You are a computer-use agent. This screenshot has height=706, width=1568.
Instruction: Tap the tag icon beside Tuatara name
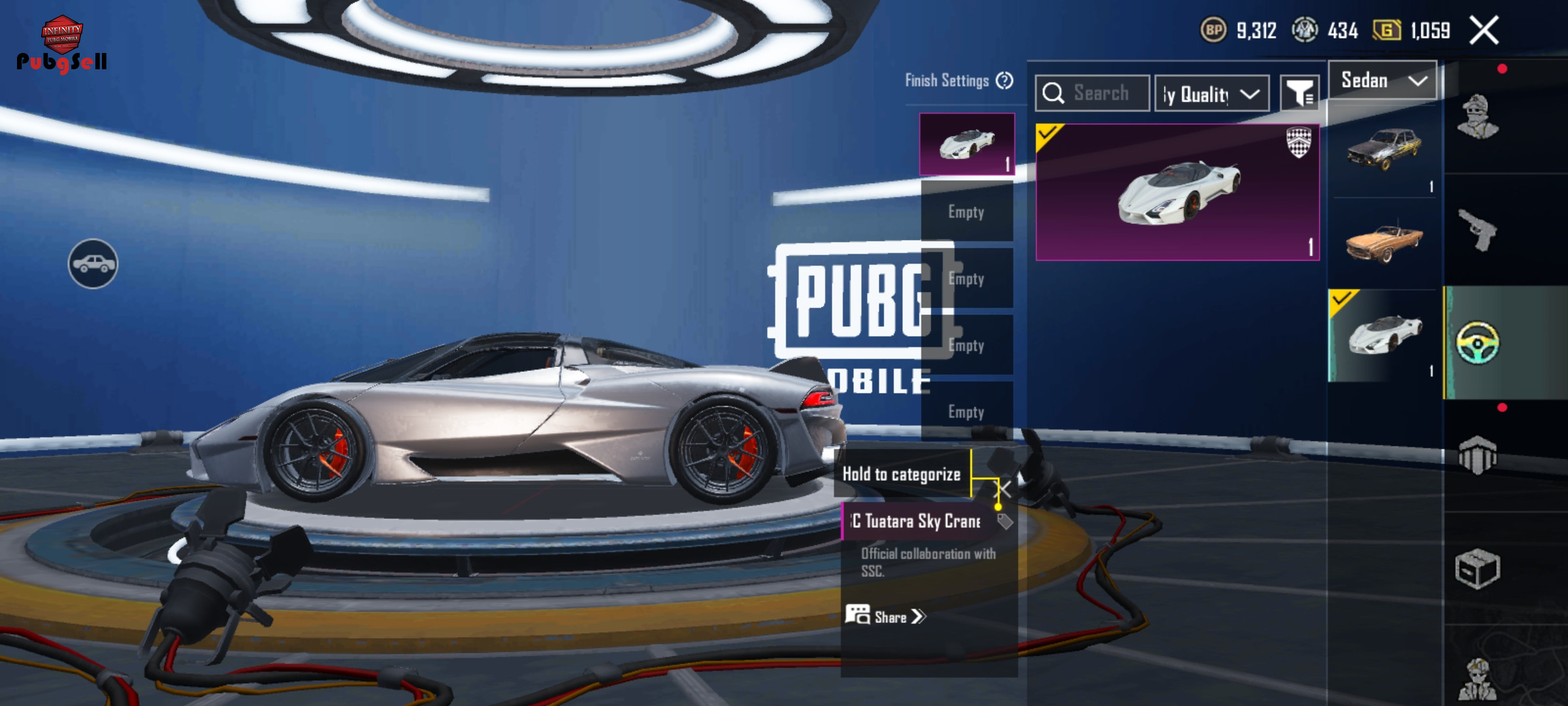tap(1005, 521)
